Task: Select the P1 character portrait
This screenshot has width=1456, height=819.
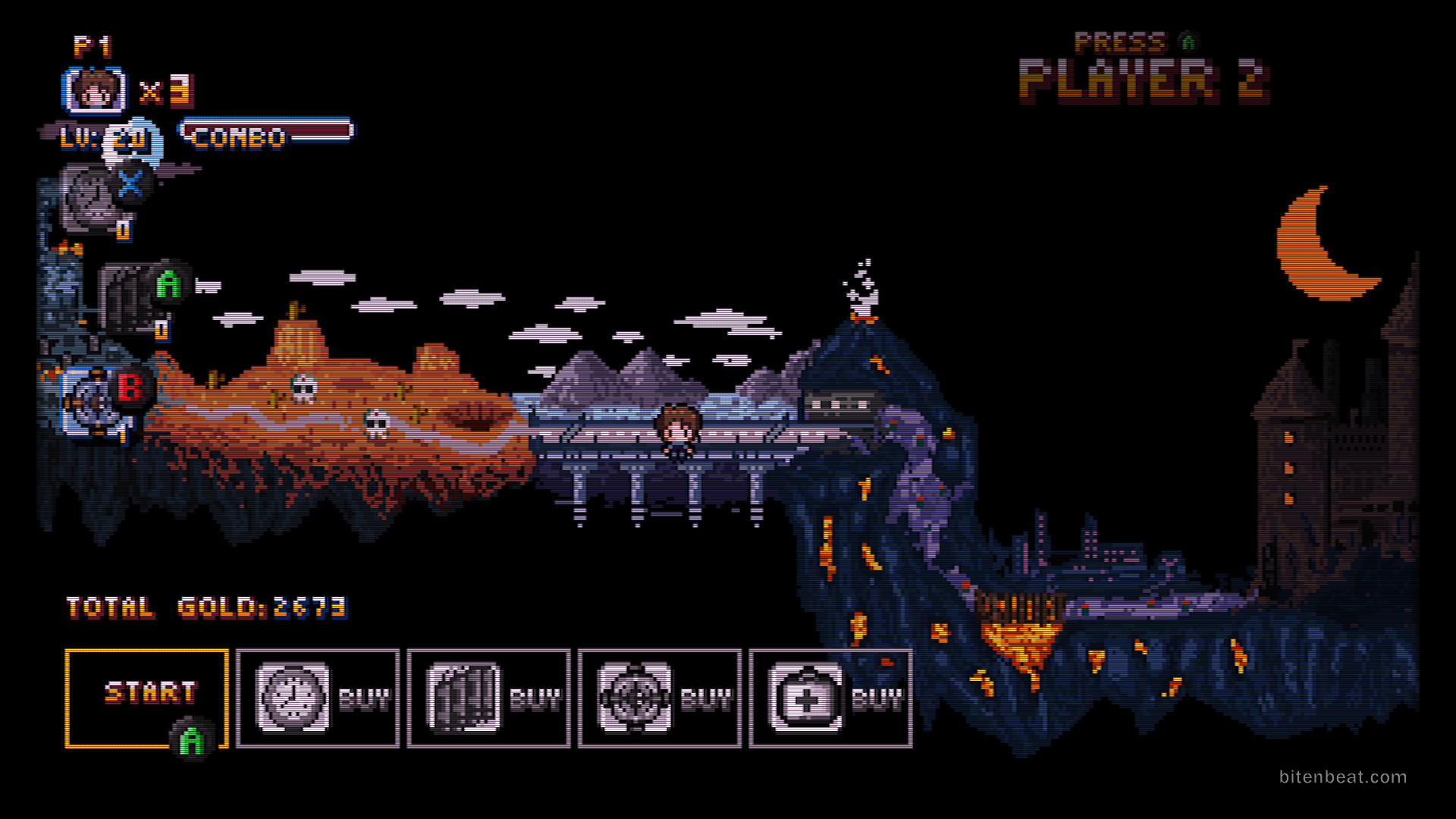Action: [x=95, y=90]
